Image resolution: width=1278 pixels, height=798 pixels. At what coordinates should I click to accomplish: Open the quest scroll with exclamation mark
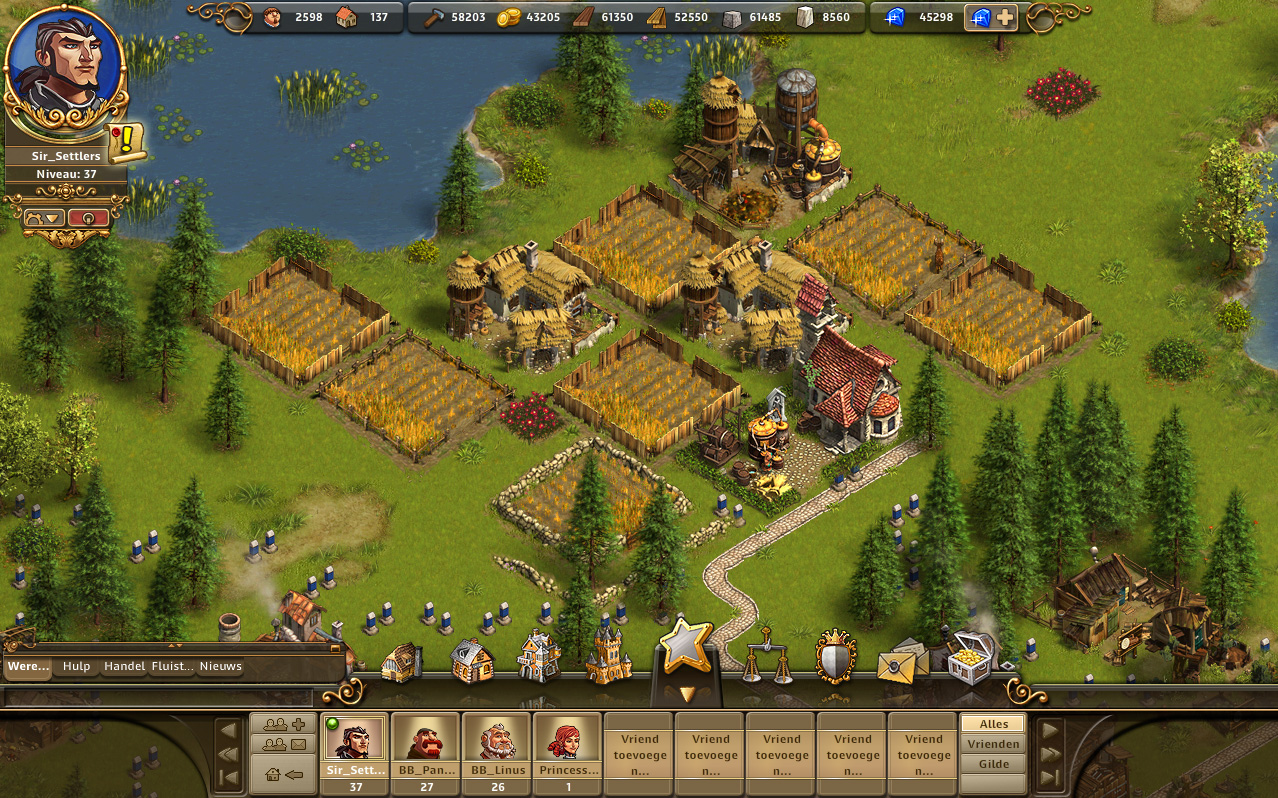[x=127, y=142]
